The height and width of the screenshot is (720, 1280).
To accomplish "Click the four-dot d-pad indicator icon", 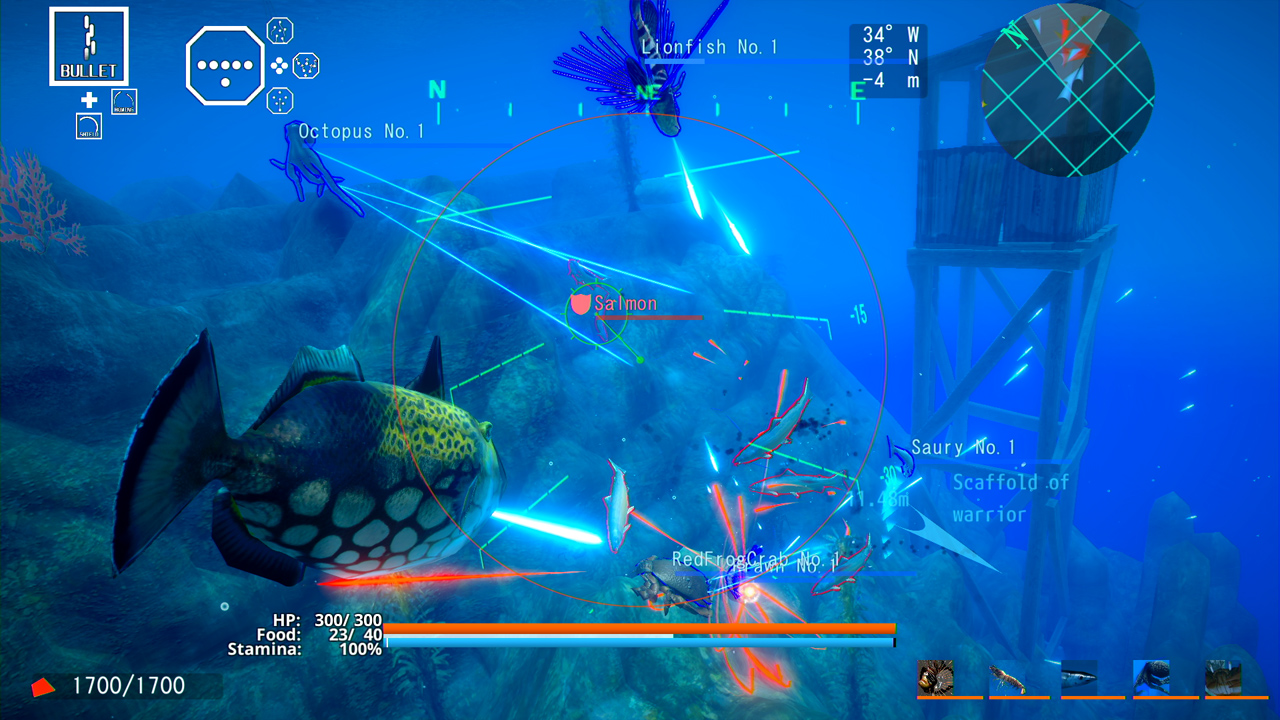I will pyautogui.click(x=279, y=66).
